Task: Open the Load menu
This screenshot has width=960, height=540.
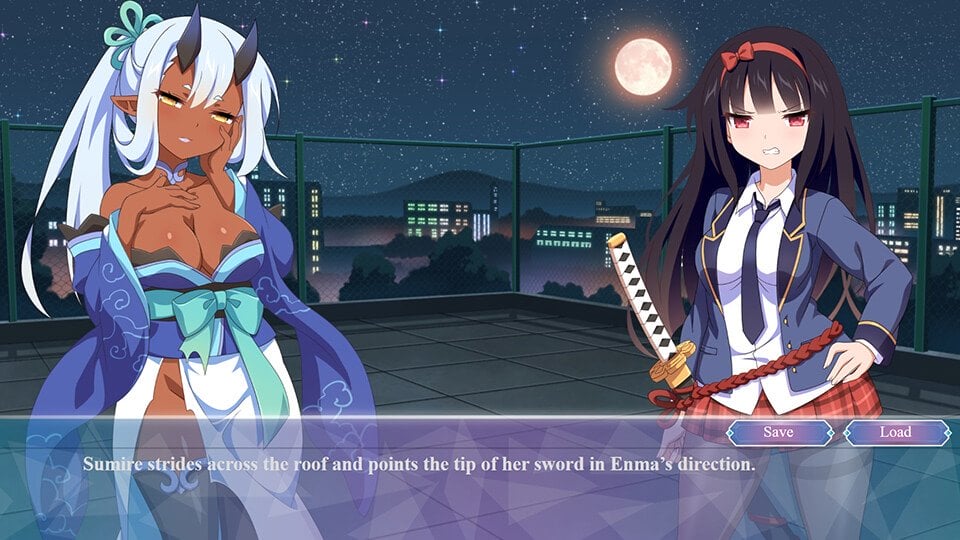Action: (x=895, y=432)
